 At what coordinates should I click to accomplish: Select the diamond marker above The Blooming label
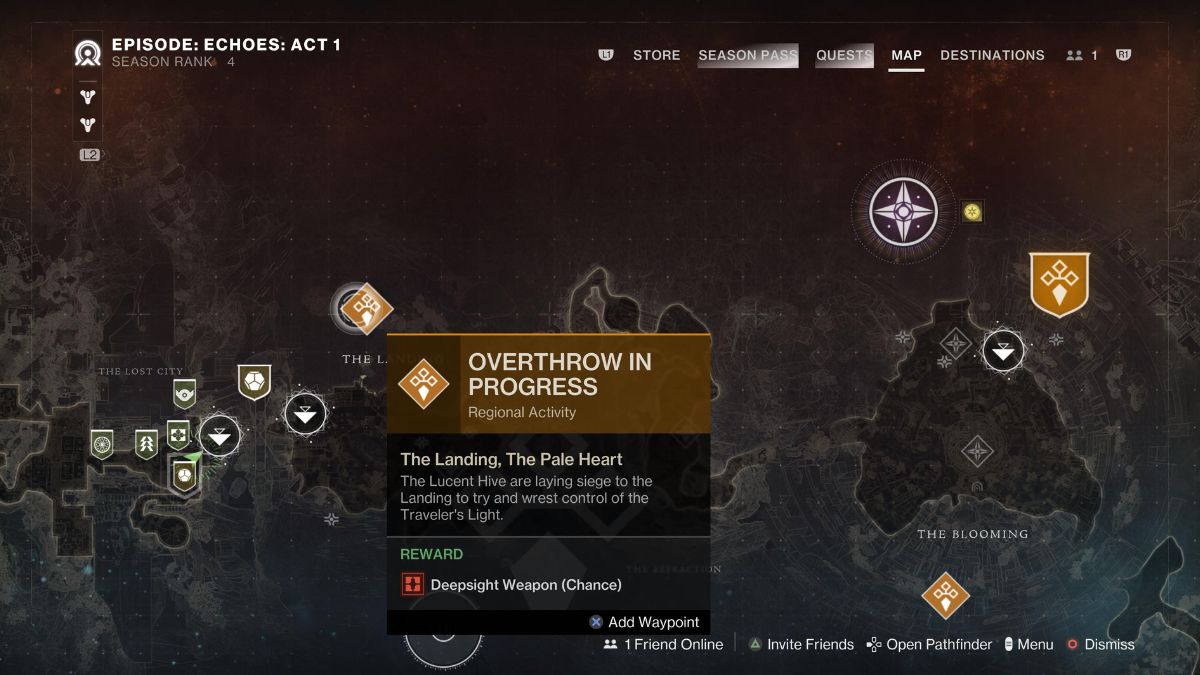pyautogui.click(x=976, y=452)
